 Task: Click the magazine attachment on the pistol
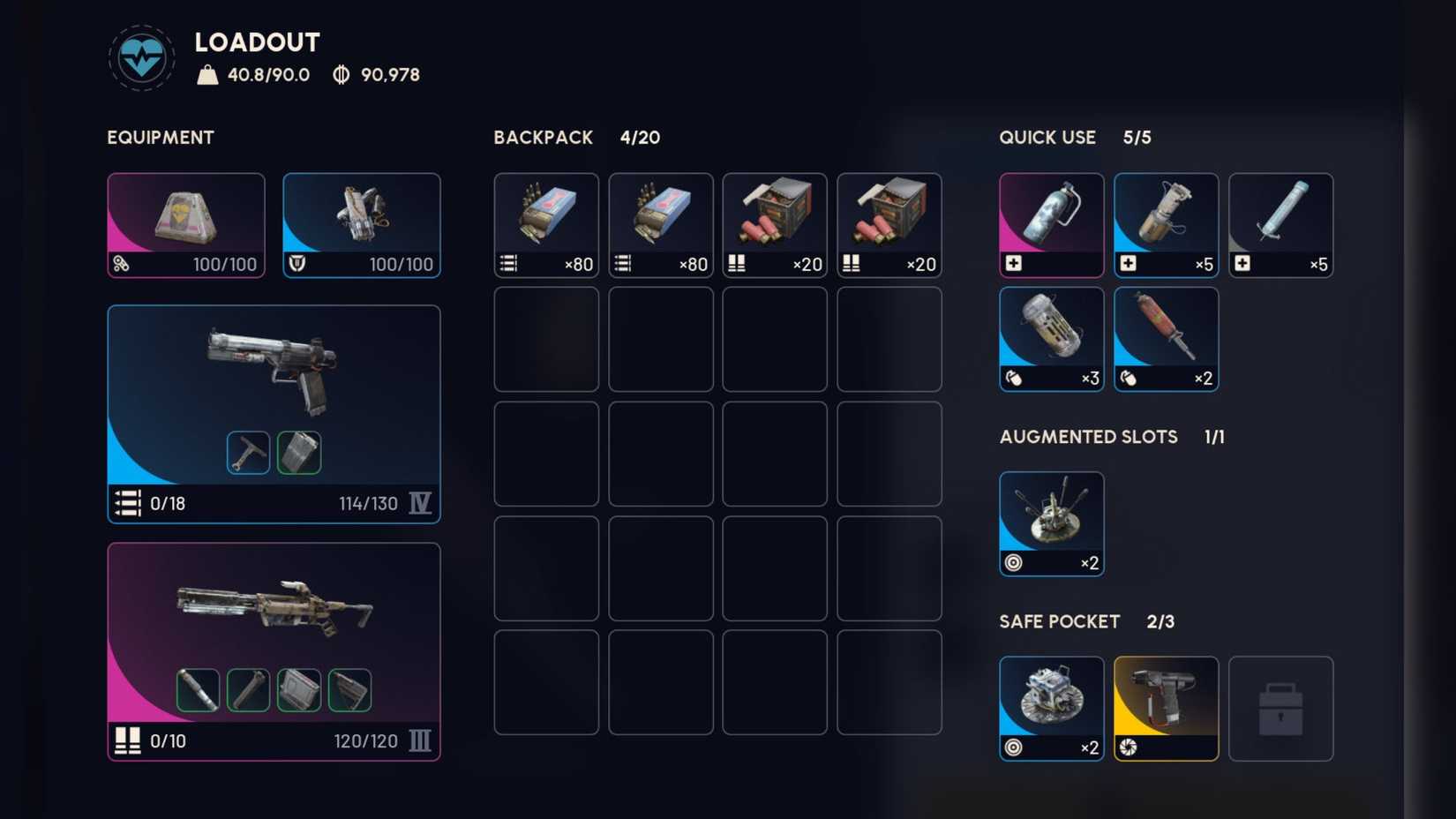299,451
